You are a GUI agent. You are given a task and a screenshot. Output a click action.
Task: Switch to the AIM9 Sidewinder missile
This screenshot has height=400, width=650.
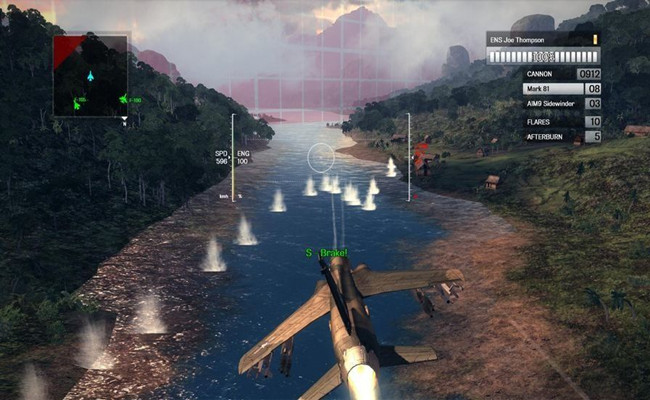(560, 104)
